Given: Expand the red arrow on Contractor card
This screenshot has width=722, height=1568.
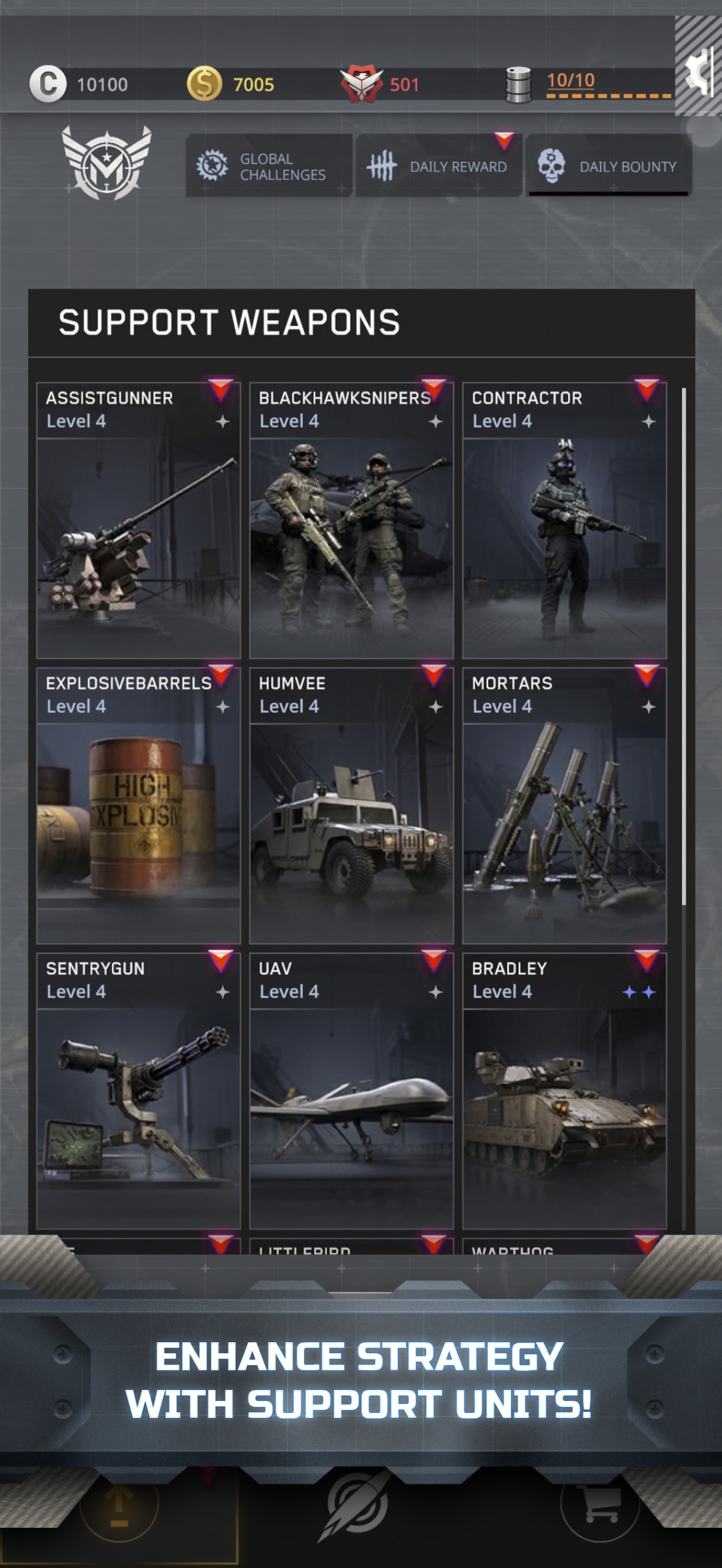Looking at the screenshot, I should [648, 391].
